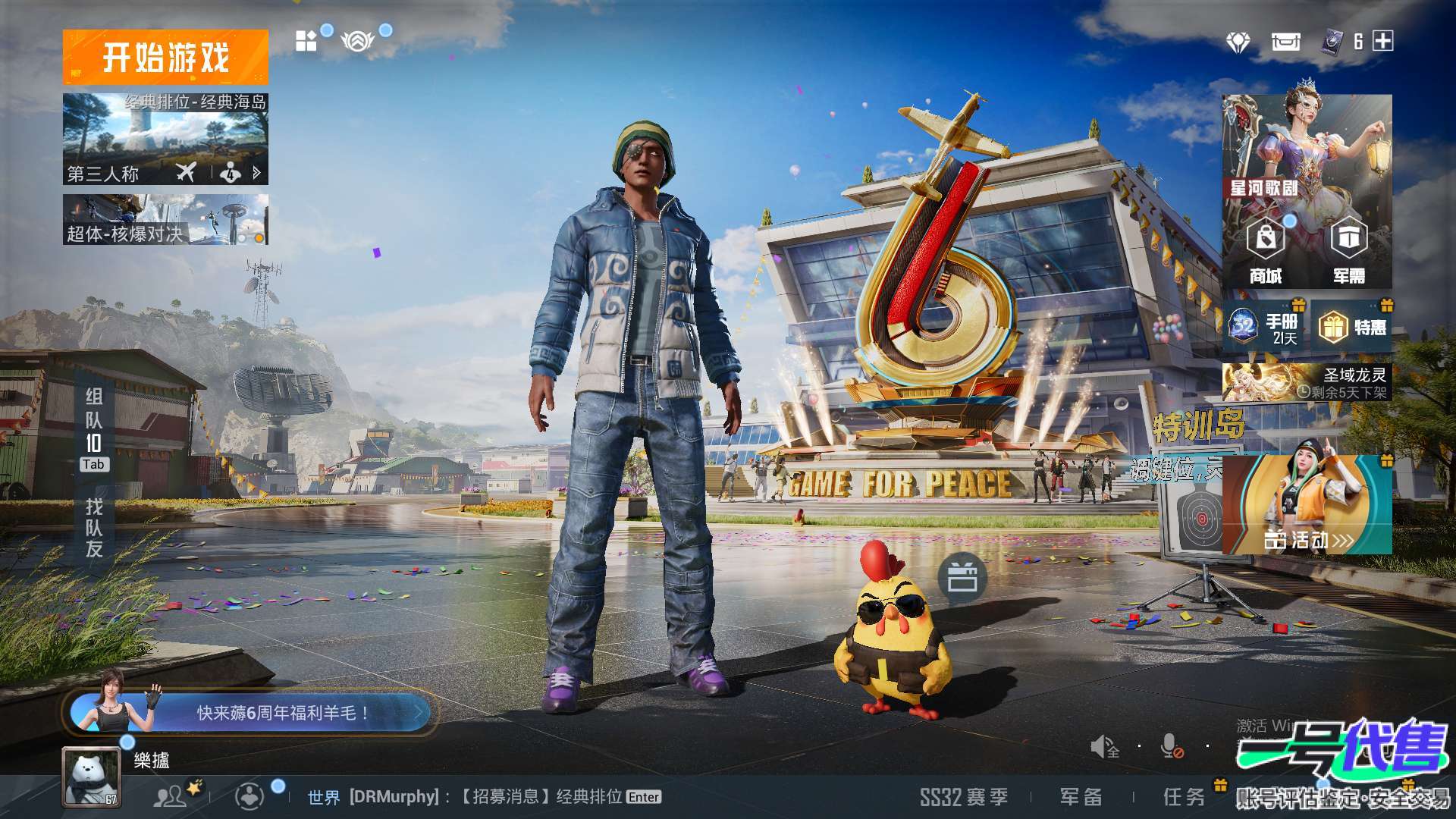Viewport: 1456px width, 819px height.
Task: Open the SS32赛季 season page
Action: tap(964, 797)
